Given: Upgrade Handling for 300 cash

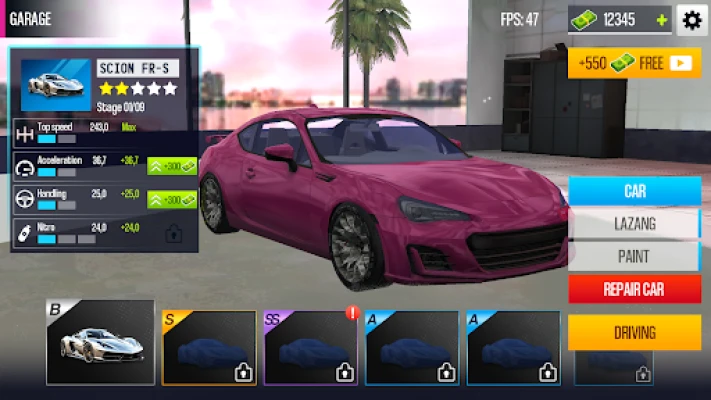Looking at the screenshot, I should 172,199.
